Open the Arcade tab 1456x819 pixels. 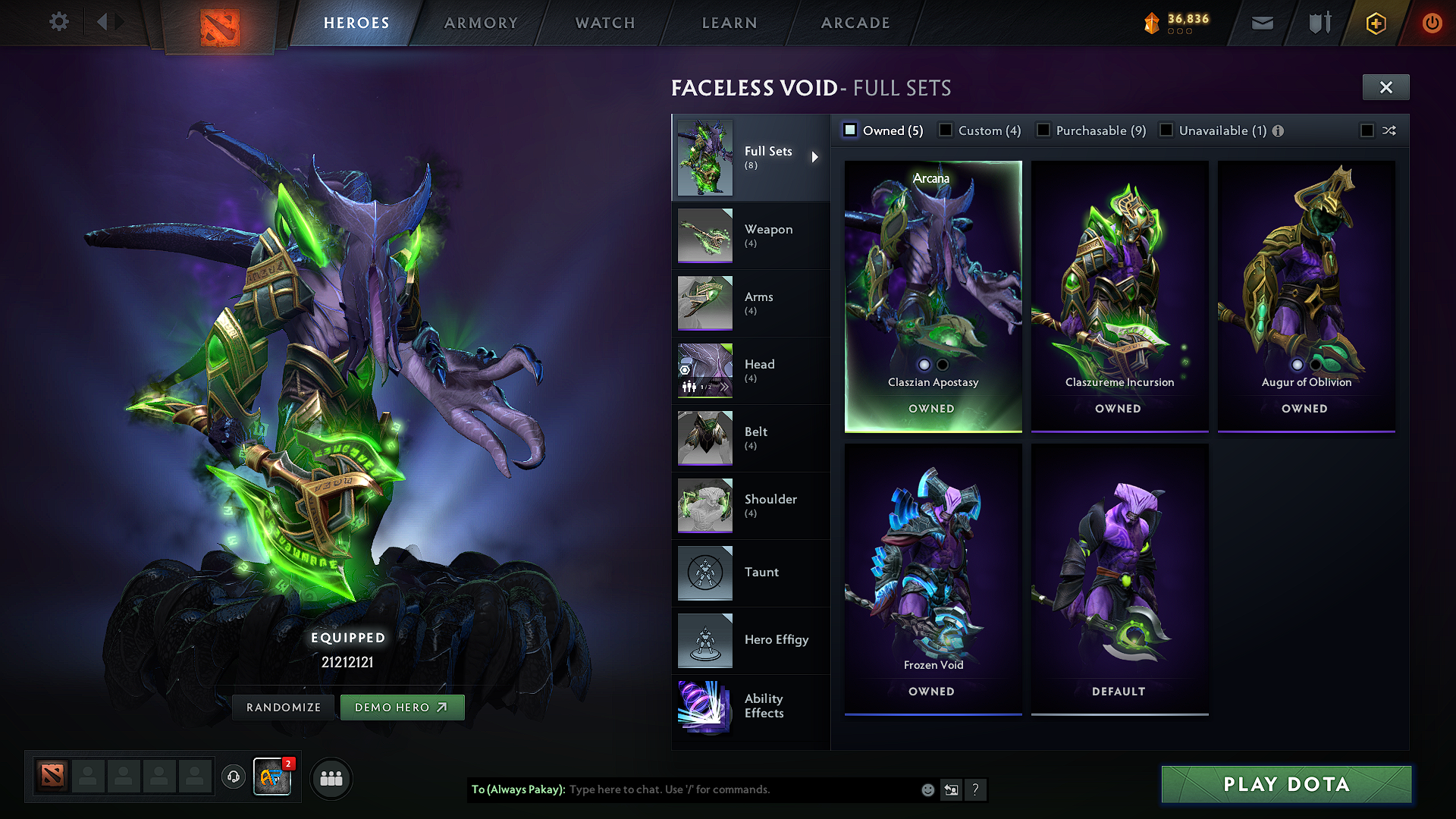coord(855,23)
